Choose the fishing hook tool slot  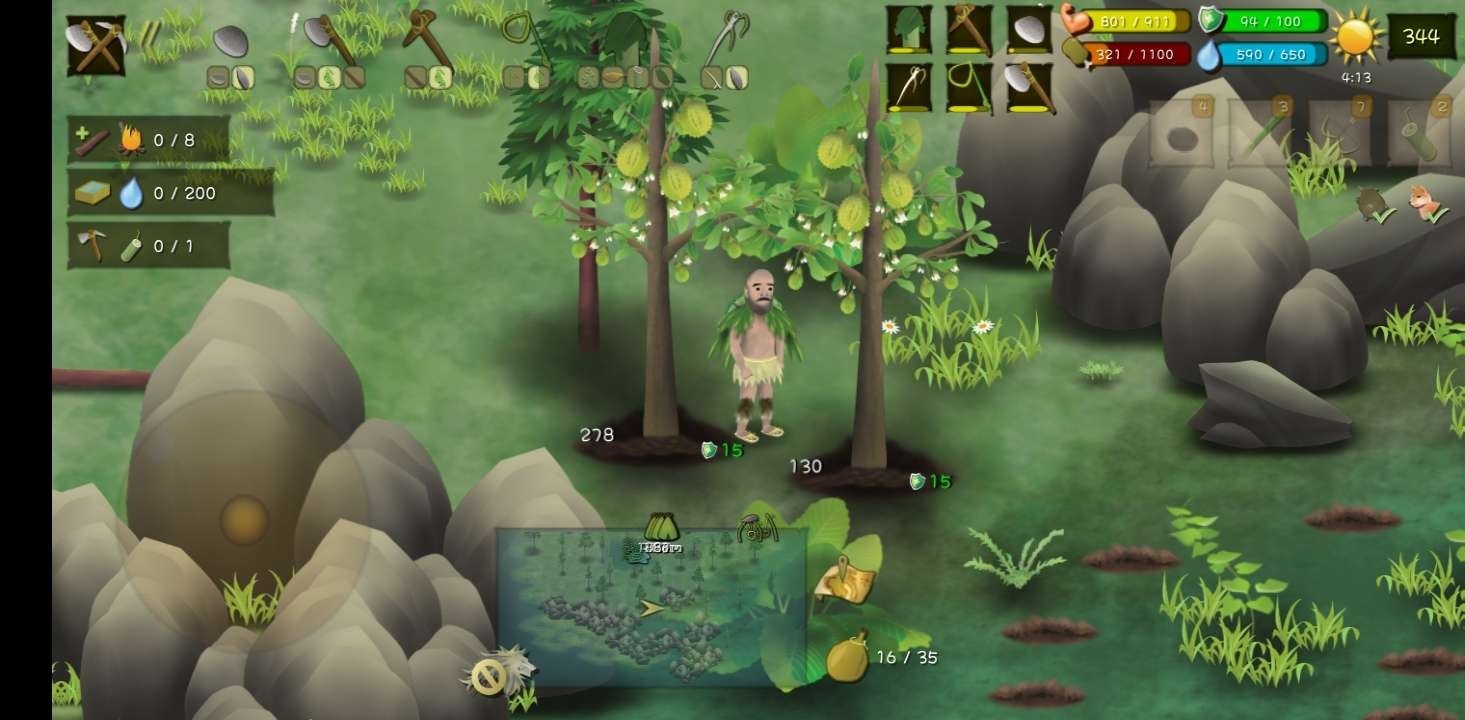point(908,88)
